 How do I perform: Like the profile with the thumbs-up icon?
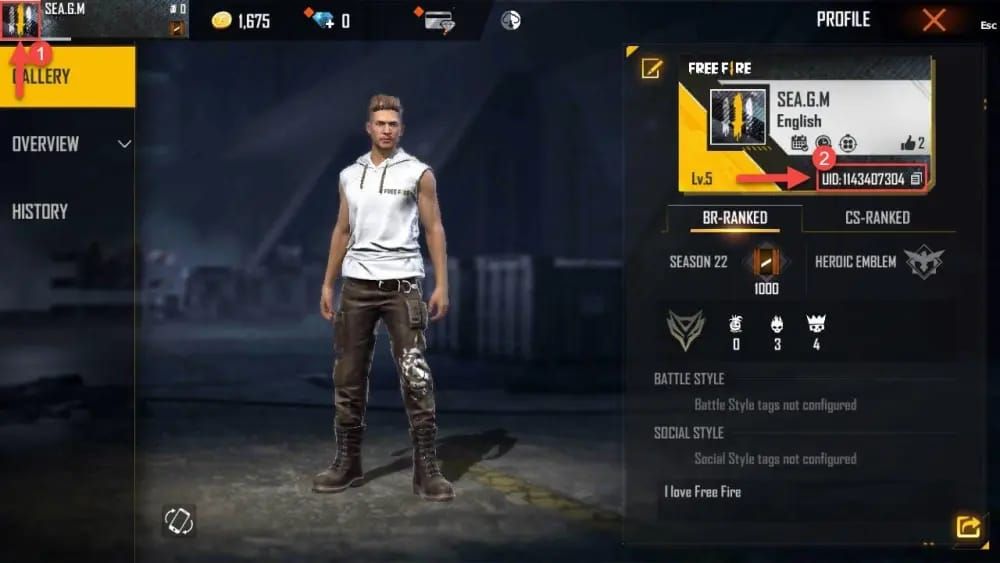[x=909, y=143]
